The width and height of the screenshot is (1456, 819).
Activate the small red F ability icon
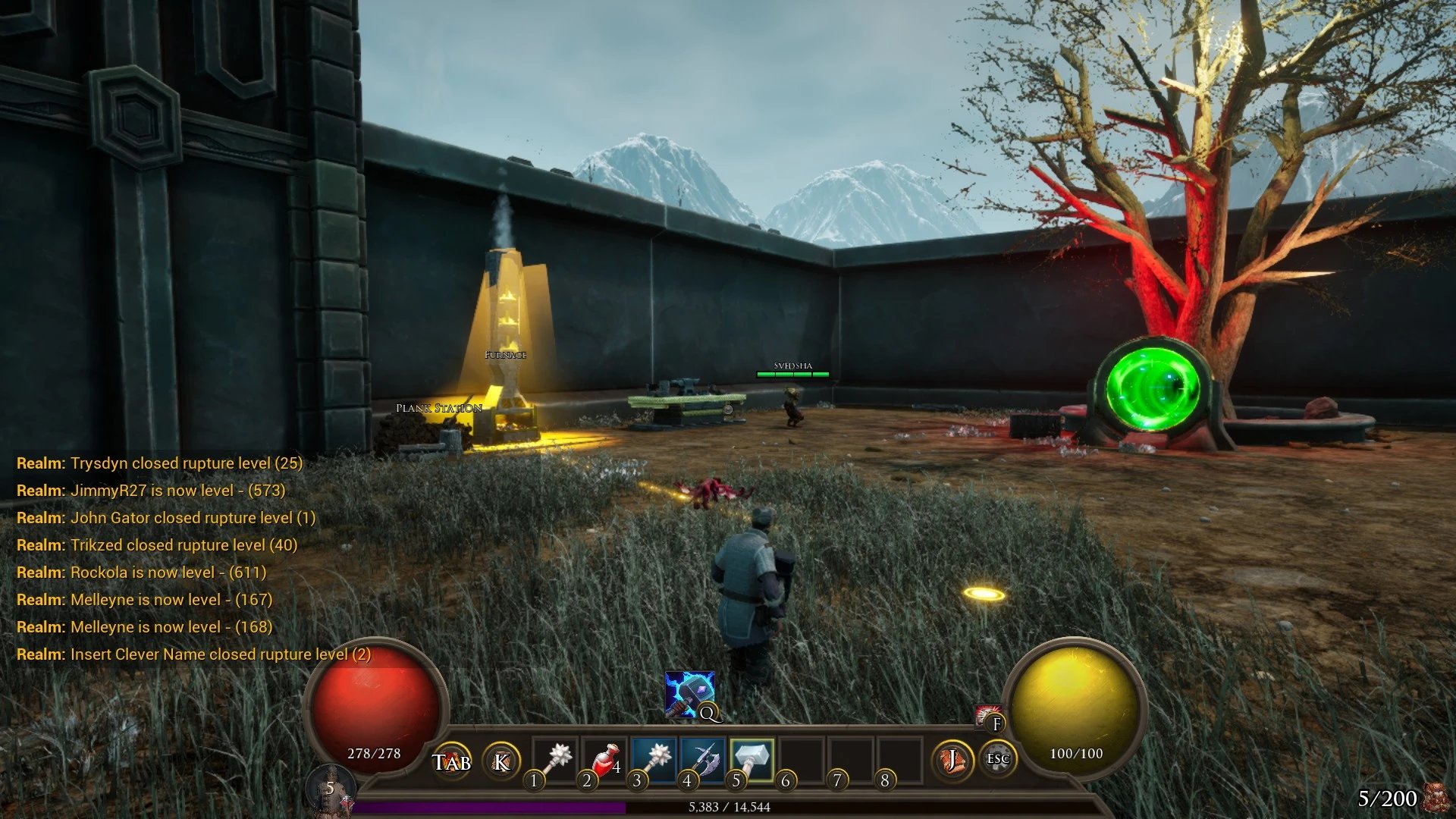click(x=989, y=717)
